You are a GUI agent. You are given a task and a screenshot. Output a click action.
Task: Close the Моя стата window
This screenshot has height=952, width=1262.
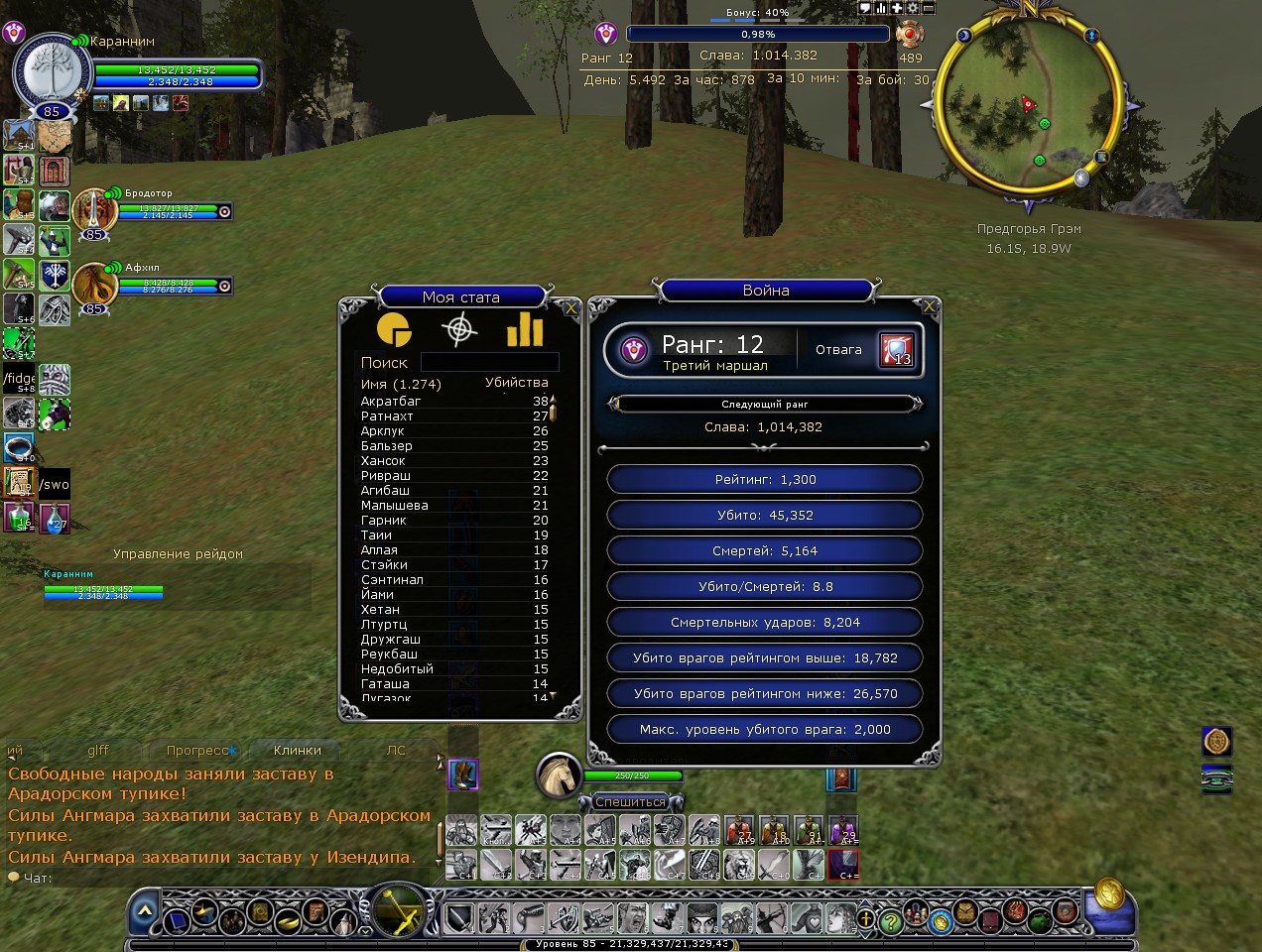(x=569, y=309)
